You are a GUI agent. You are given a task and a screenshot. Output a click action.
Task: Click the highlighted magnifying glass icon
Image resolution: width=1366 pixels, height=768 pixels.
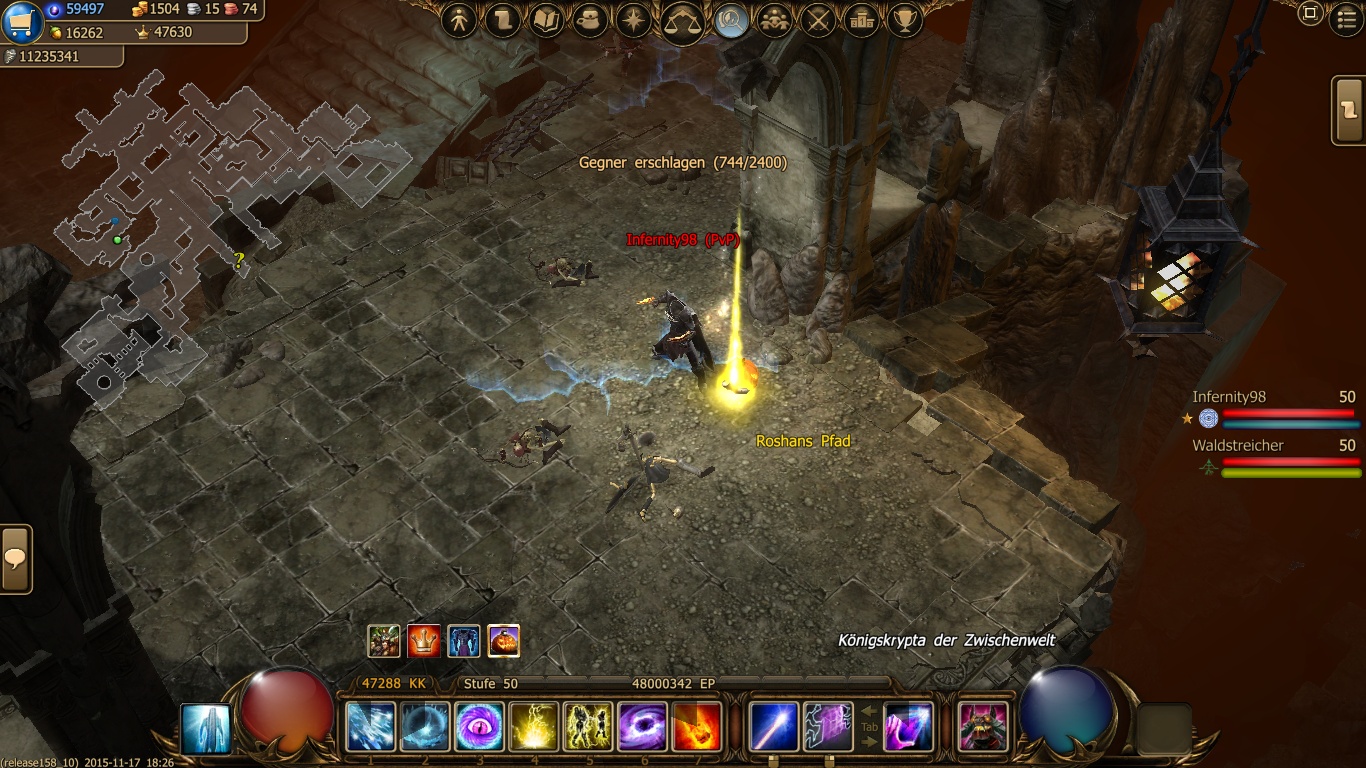click(732, 20)
